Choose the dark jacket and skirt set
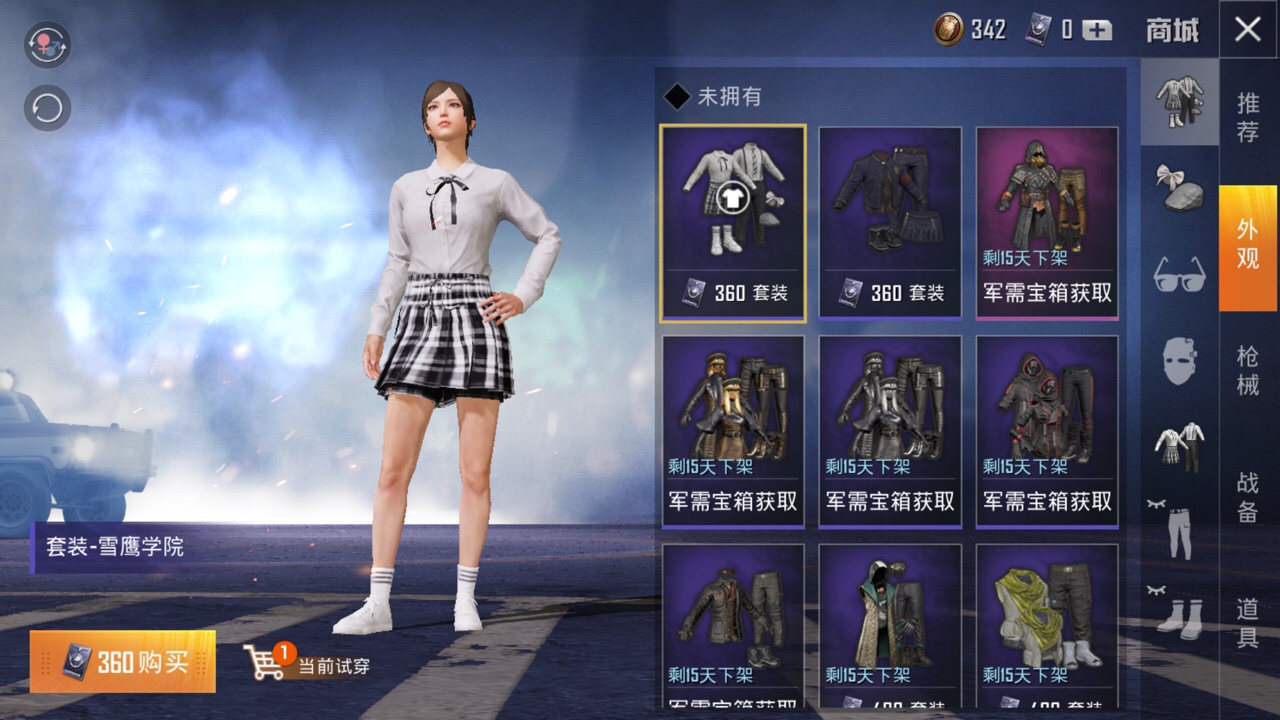Viewport: 1280px width, 720px height. click(x=890, y=223)
